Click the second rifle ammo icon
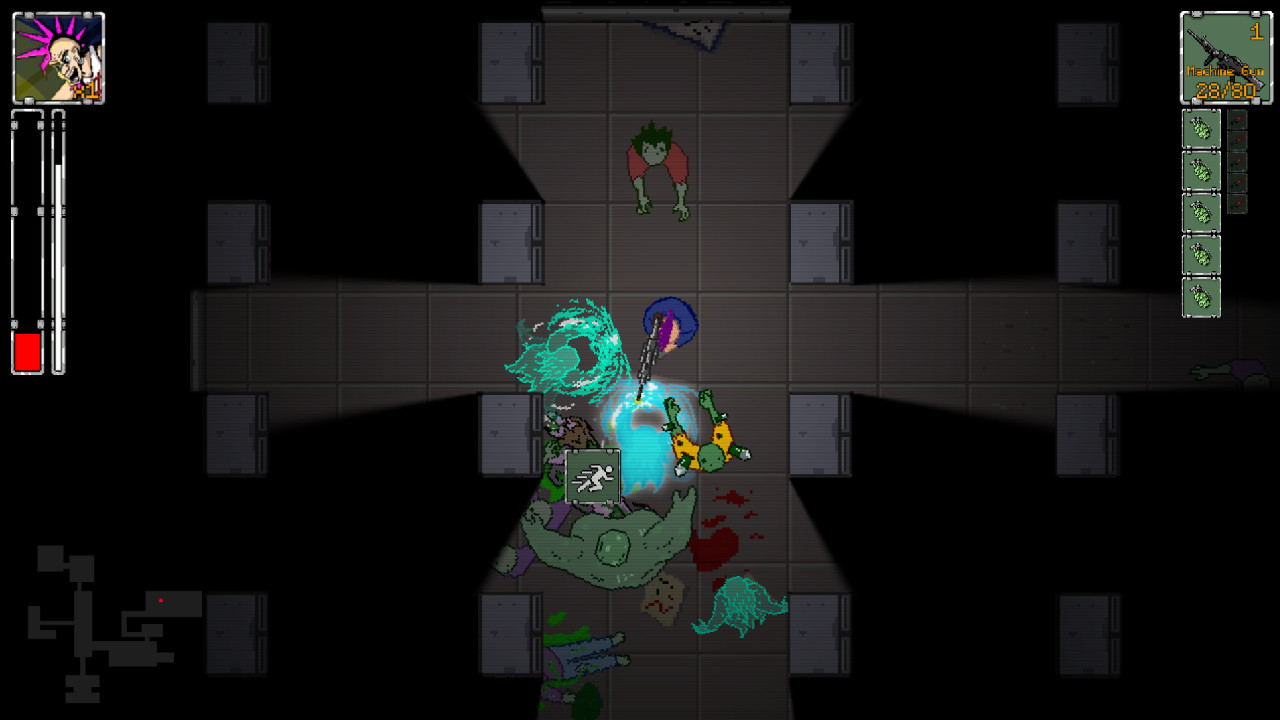This screenshot has width=1280, height=720. [x=1238, y=142]
